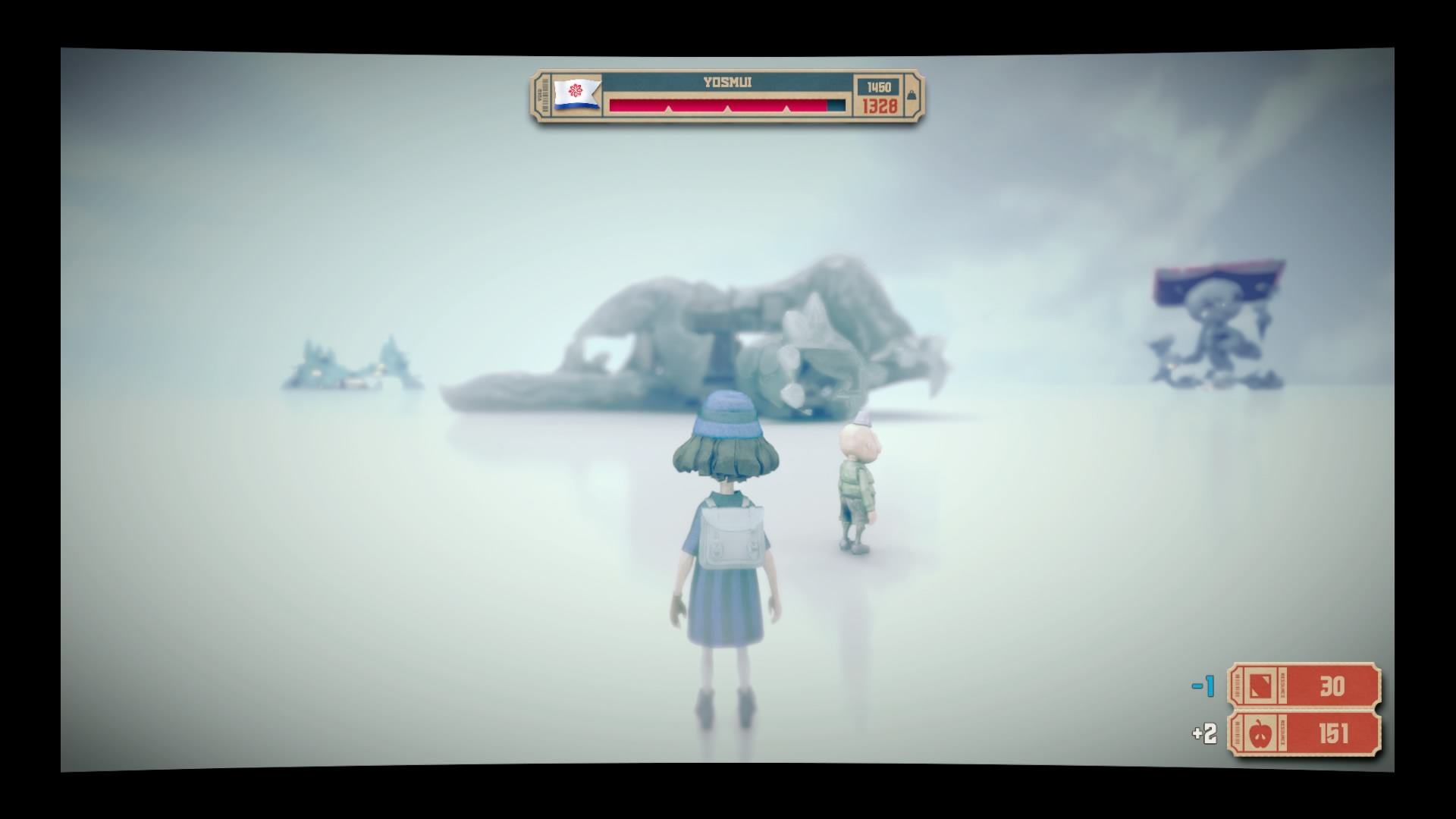The height and width of the screenshot is (819, 1456).
Task: Click the number 151 on the apple ticket
Action: (x=1335, y=733)
